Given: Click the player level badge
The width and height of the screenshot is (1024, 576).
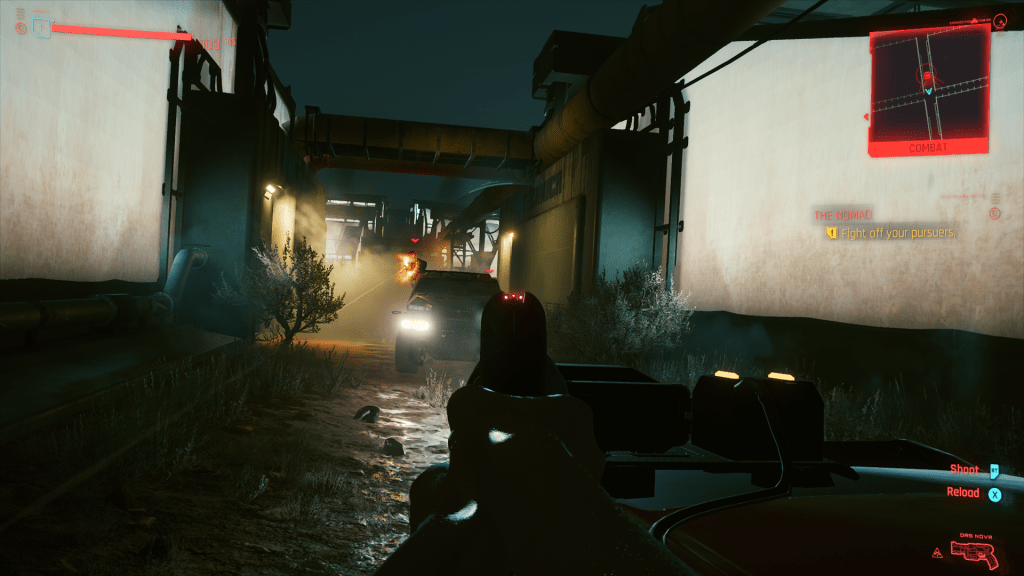Looking at the screenshot, I should (41, 28).
